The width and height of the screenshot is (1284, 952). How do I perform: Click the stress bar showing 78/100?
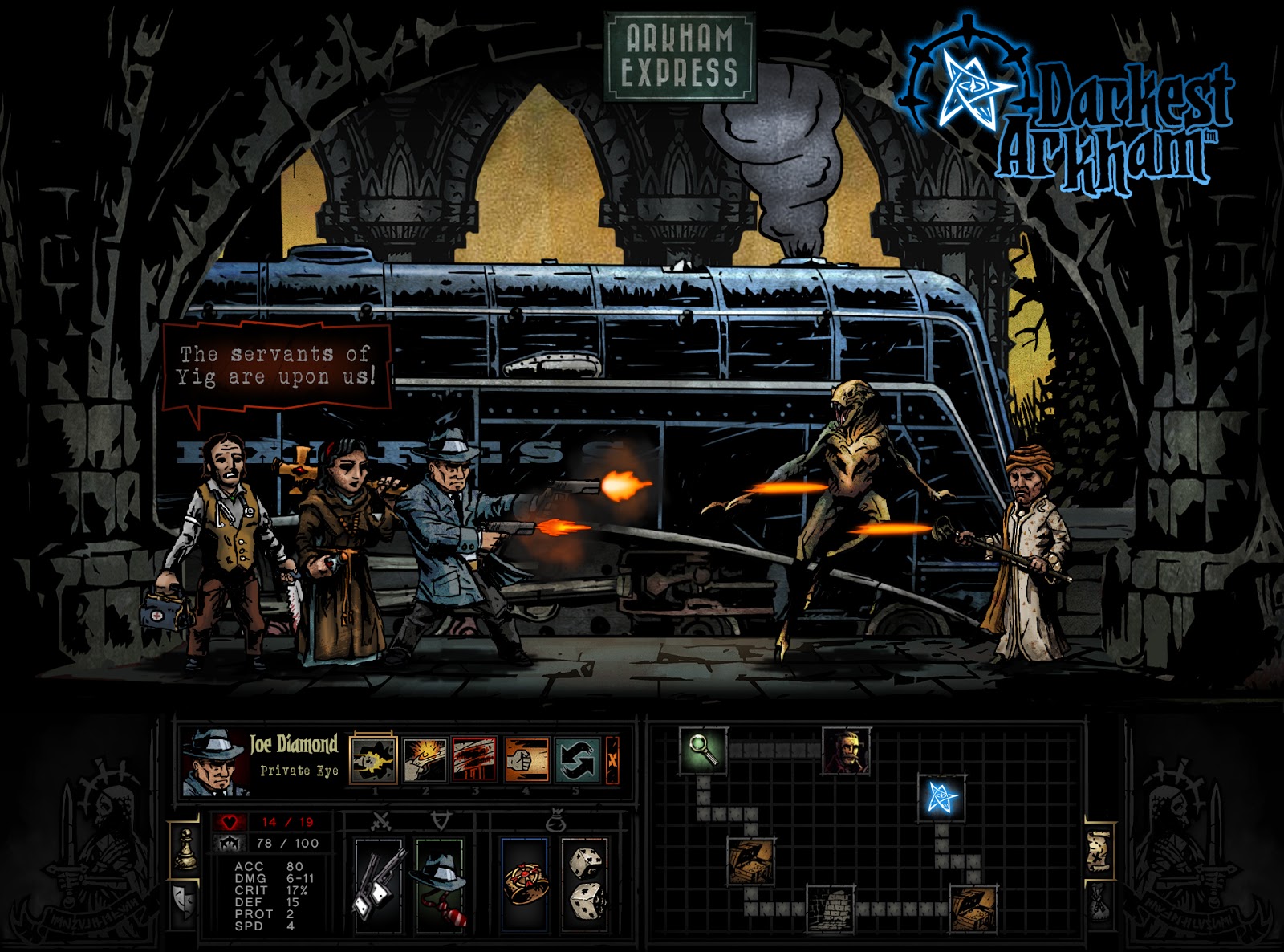coord(285,841)
